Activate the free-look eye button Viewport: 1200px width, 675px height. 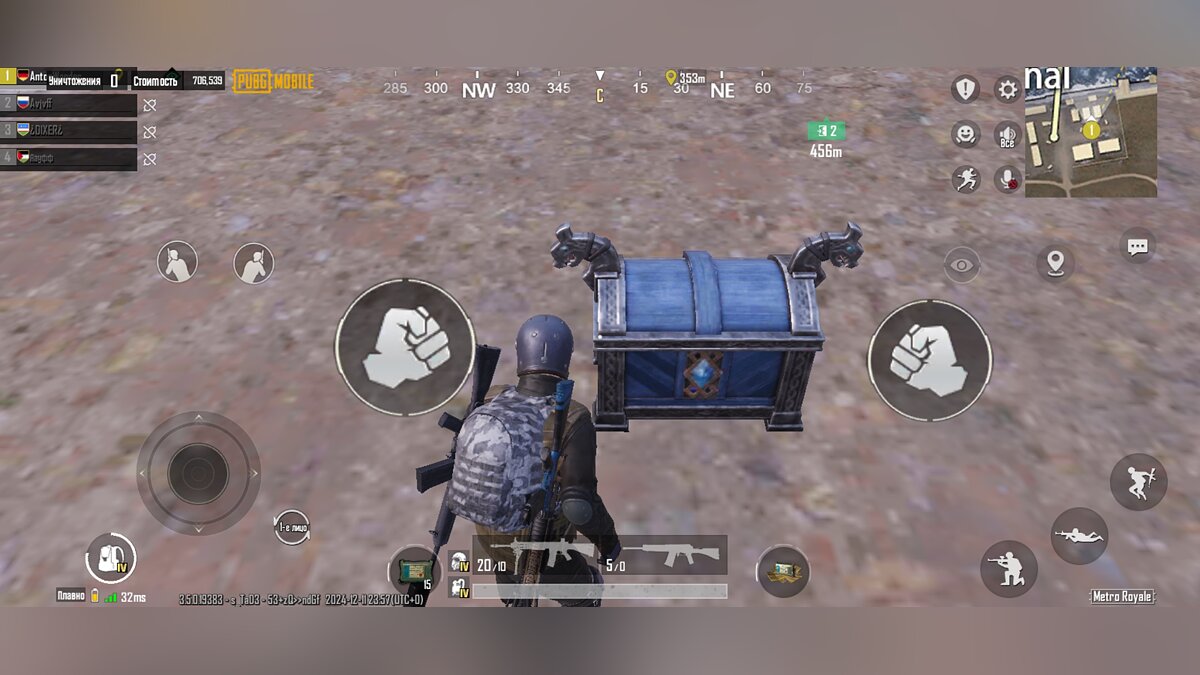tap(961, 265)
